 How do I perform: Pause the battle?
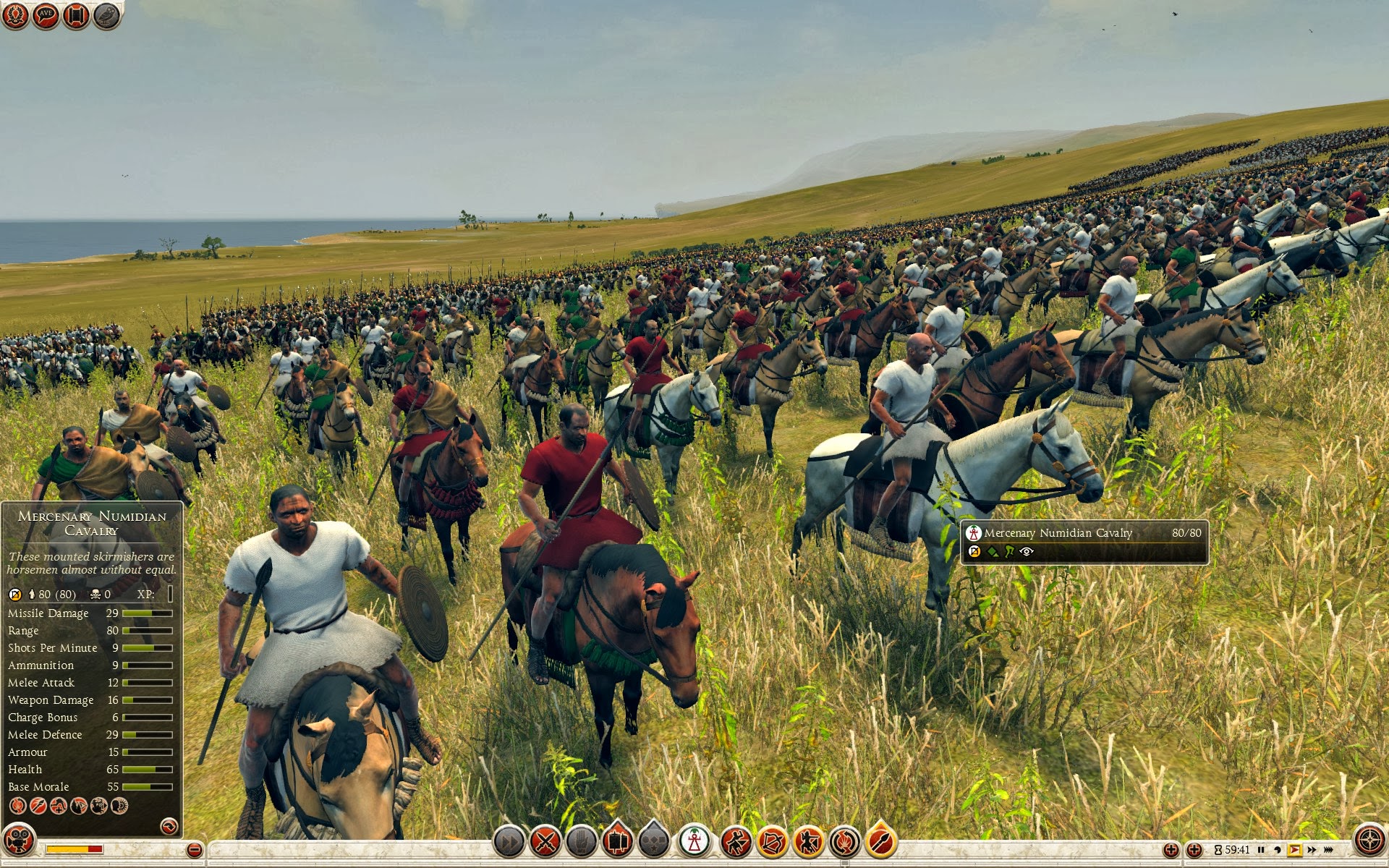(1261, 850)
